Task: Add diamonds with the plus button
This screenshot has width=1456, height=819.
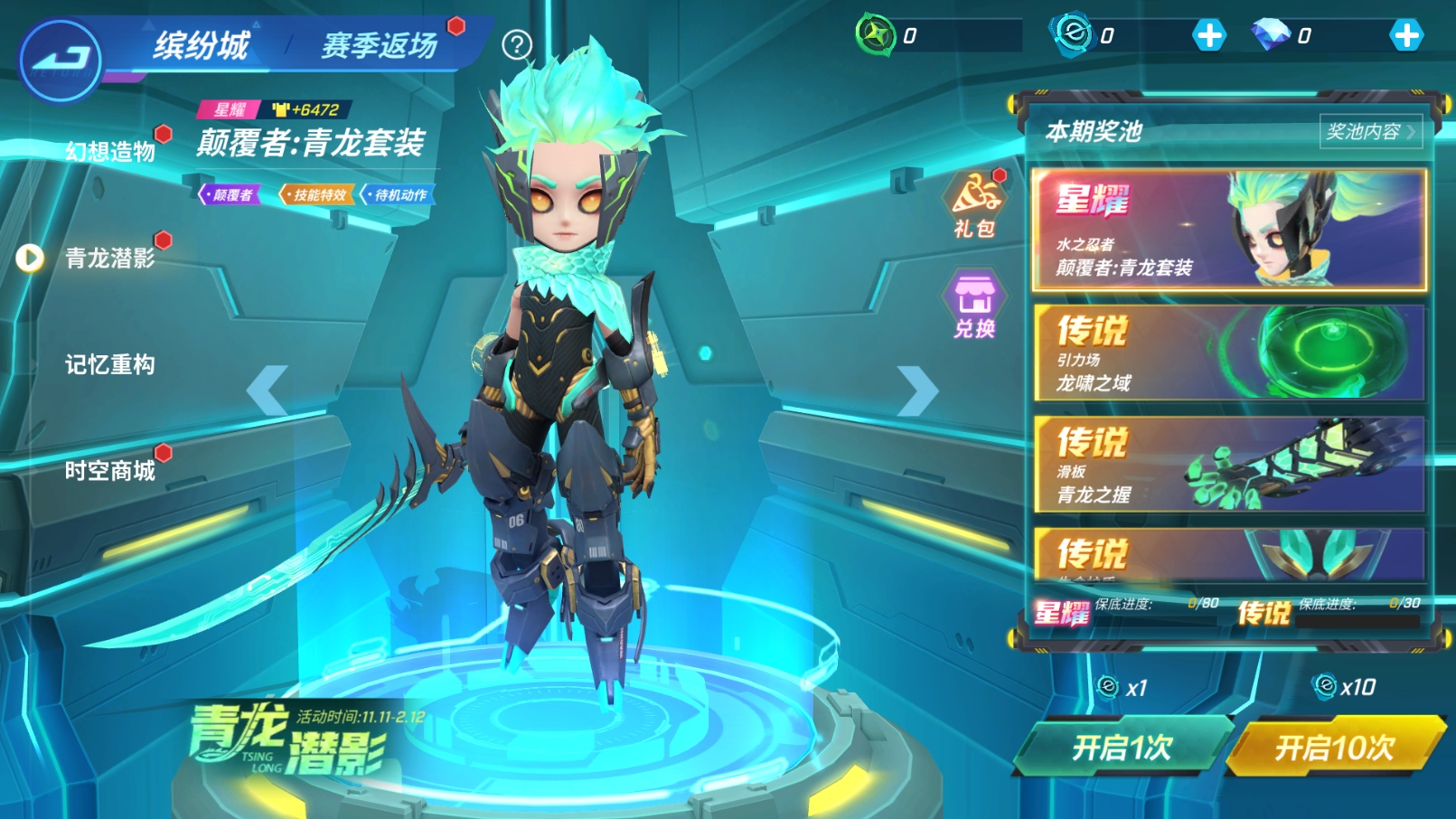Action: pos(1405,36)
